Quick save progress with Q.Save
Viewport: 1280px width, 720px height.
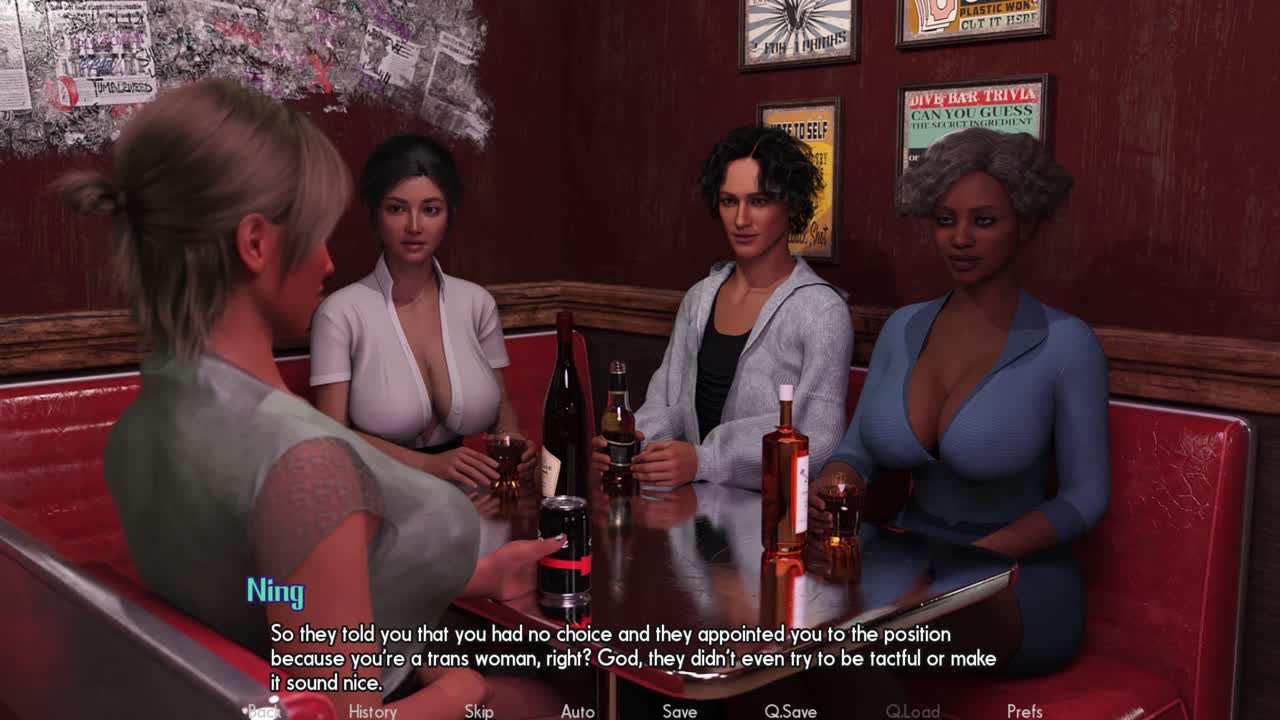(790, 711)
